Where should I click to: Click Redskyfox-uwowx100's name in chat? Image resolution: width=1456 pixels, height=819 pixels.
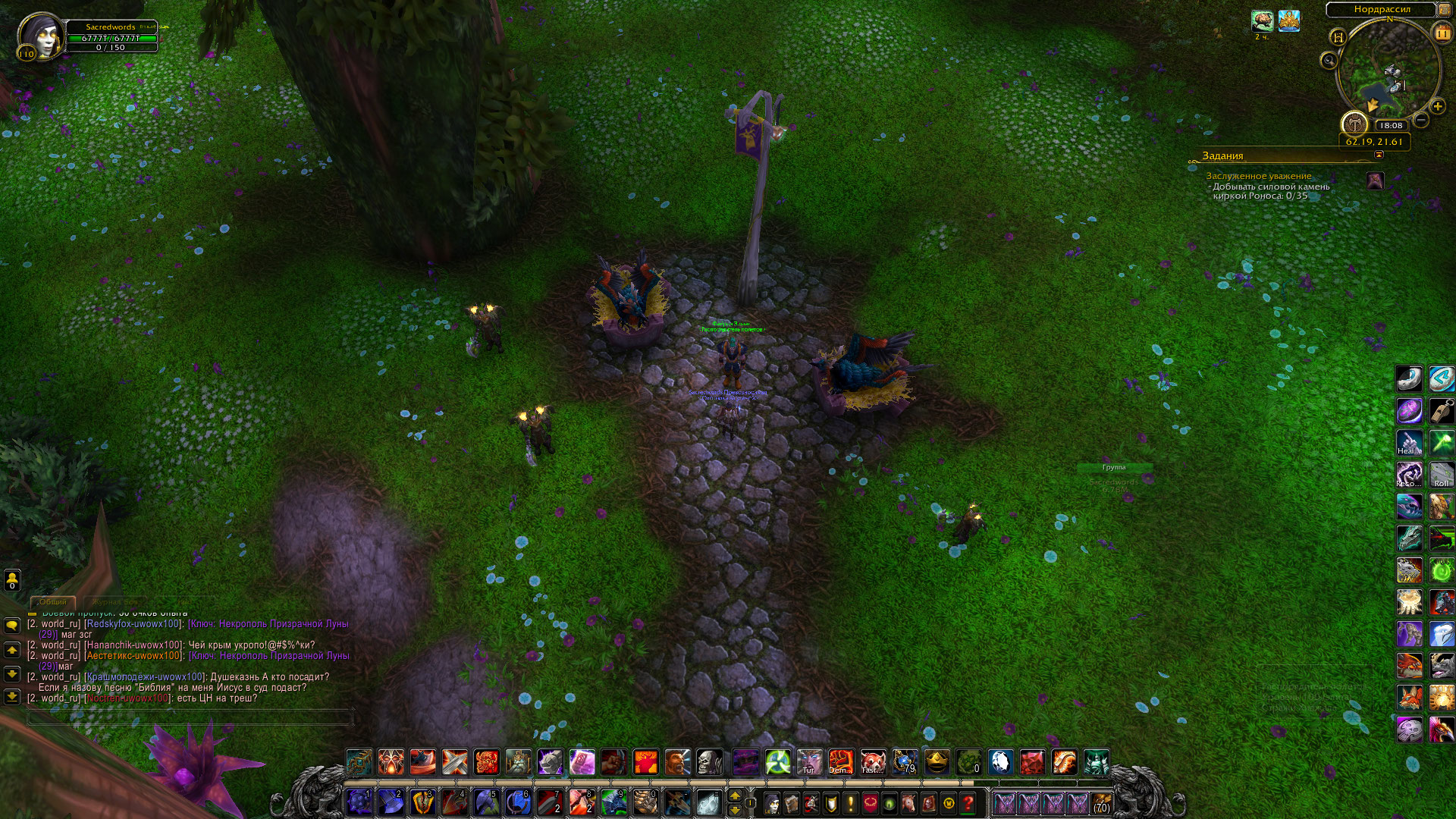pos(133,624)
